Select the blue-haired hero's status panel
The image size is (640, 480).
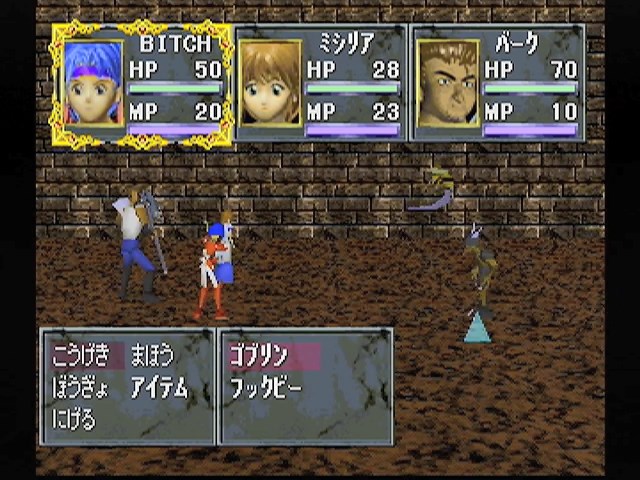click(x=142, y=85)
